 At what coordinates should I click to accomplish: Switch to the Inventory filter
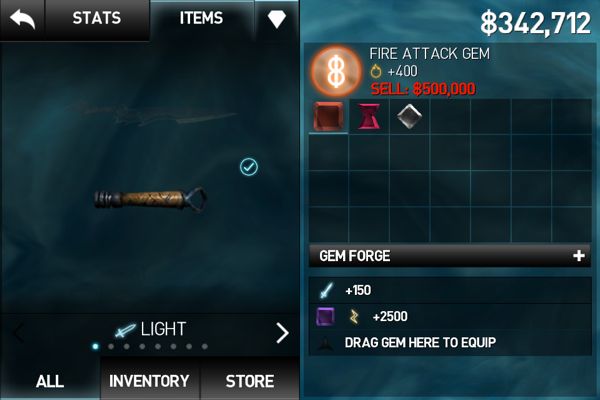149,381
